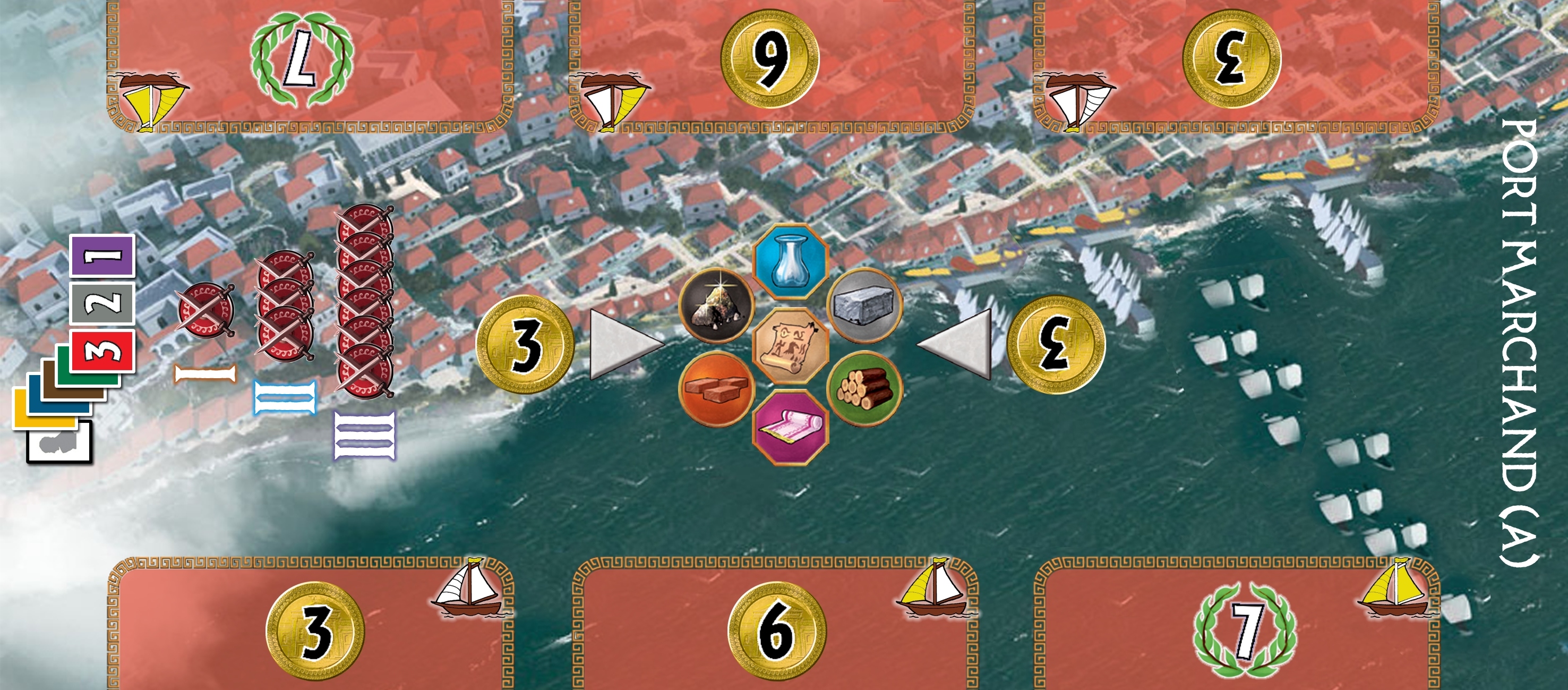Select the purple age III numeral marker
This screenshot has width=1568, height=690.
click(x=364, y=435)
